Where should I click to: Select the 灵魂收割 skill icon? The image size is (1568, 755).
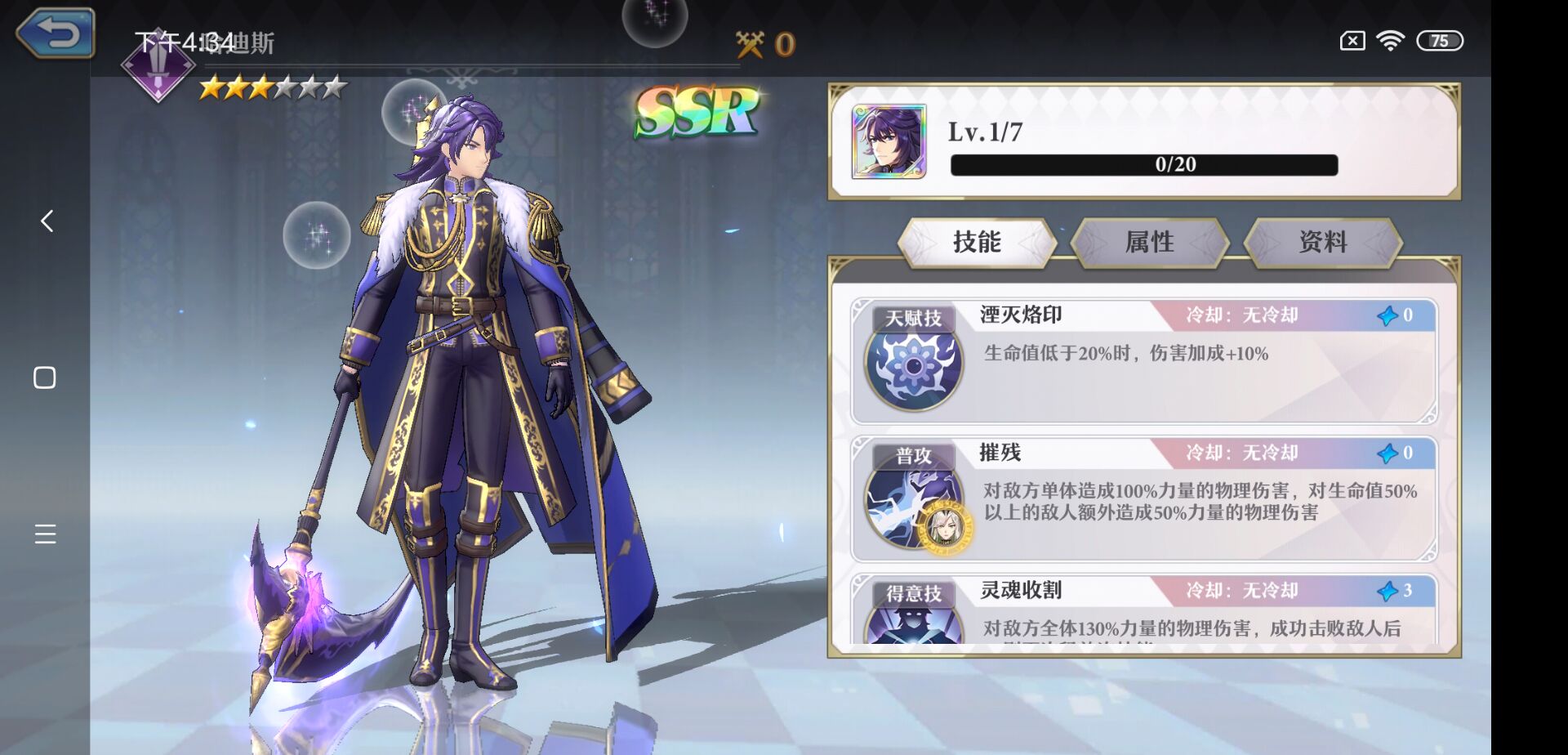914,626
